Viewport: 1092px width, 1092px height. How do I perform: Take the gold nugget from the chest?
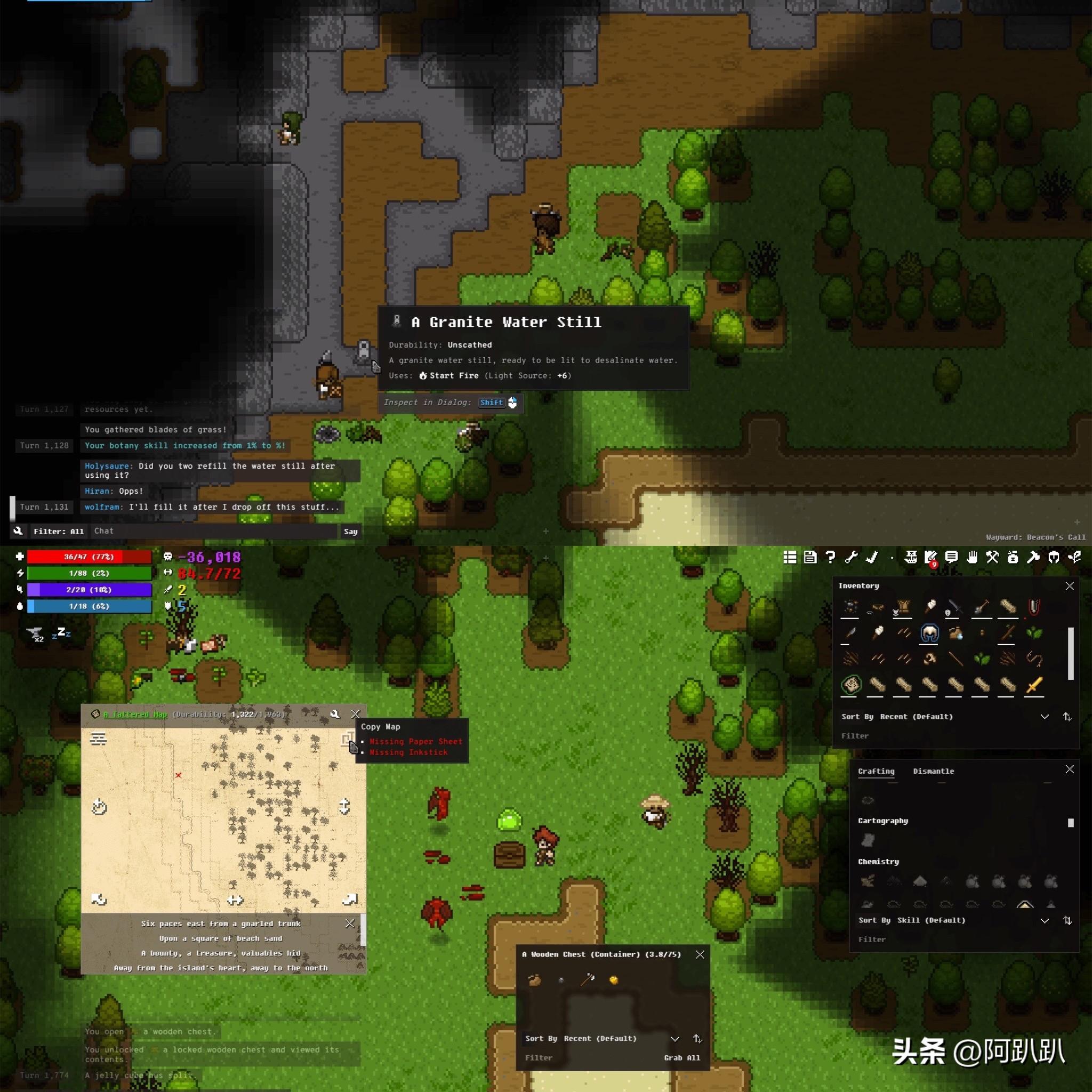coord(613,979)
